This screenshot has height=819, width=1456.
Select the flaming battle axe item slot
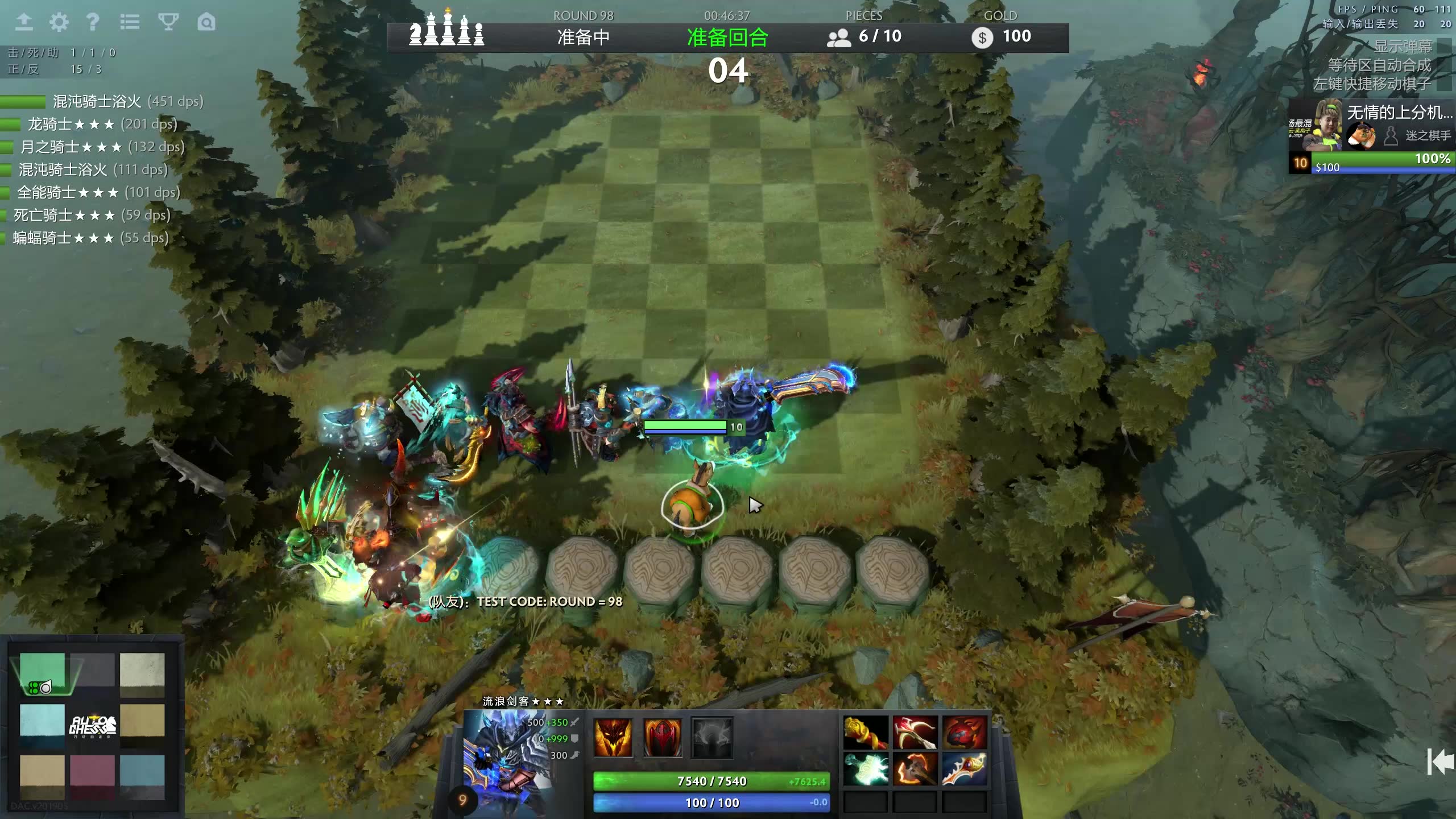[915, 769]
